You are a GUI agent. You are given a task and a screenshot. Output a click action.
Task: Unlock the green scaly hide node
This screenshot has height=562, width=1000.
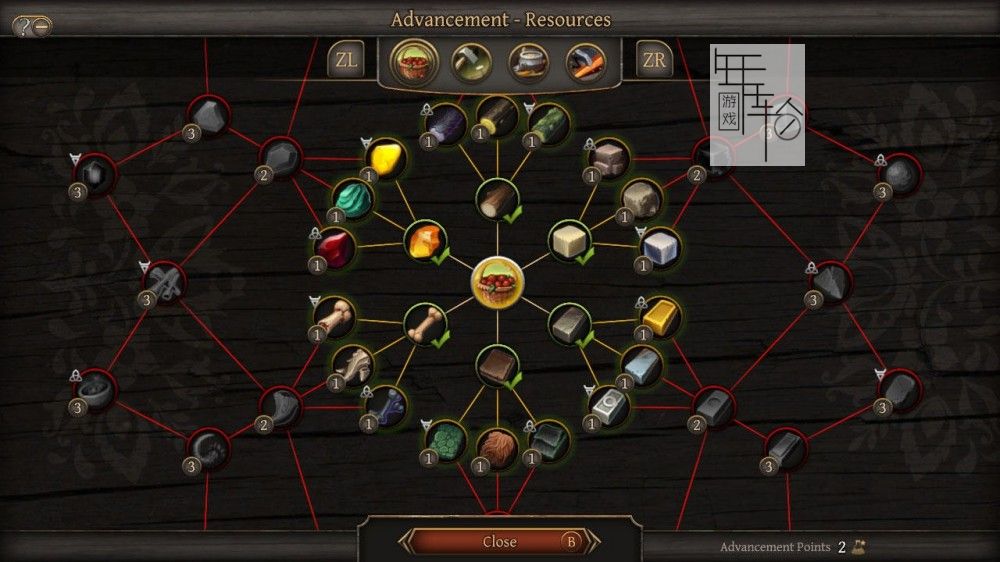[446, 440]
